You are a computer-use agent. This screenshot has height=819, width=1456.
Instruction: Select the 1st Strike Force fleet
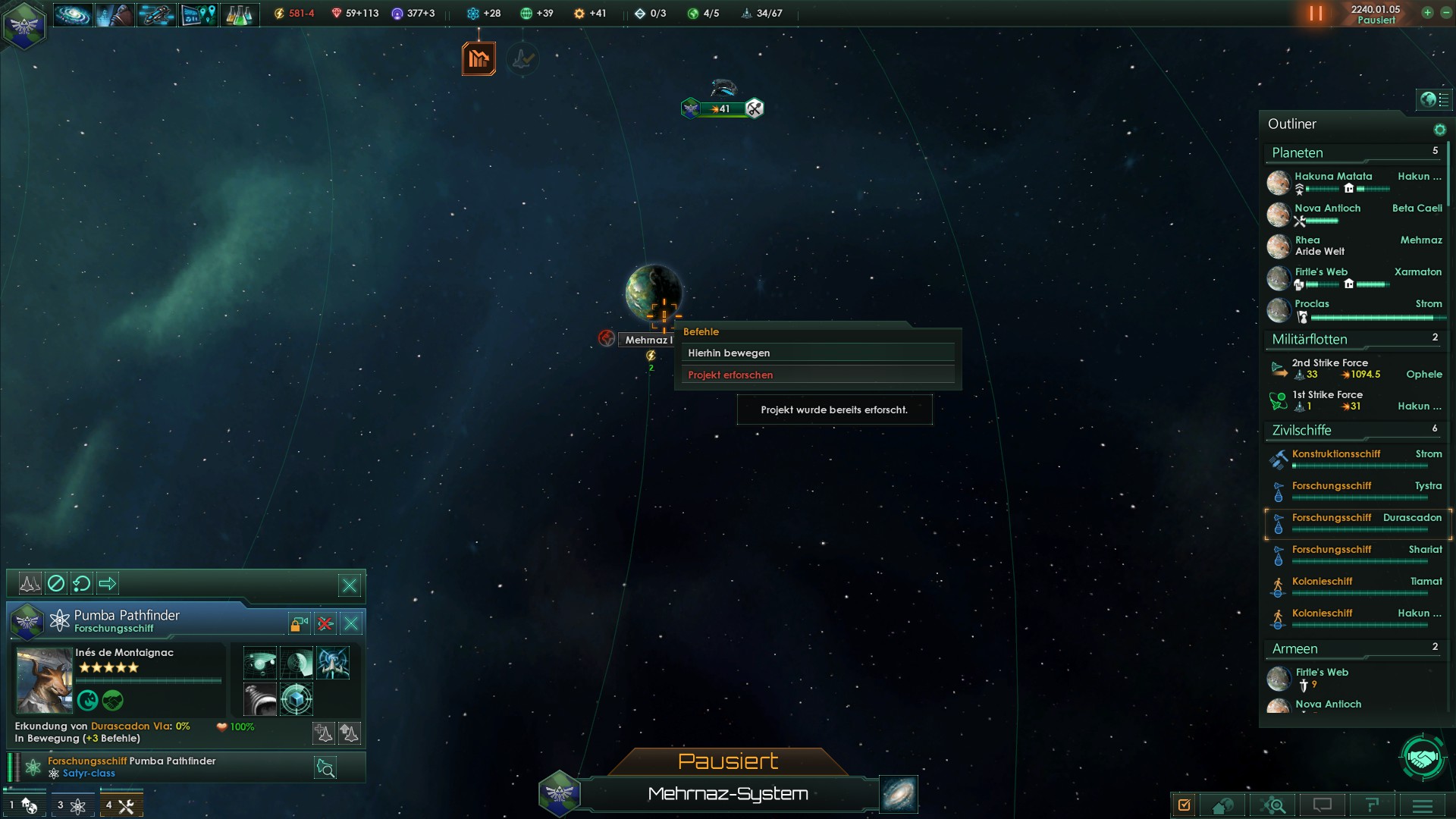click(x=1328, y=395)
